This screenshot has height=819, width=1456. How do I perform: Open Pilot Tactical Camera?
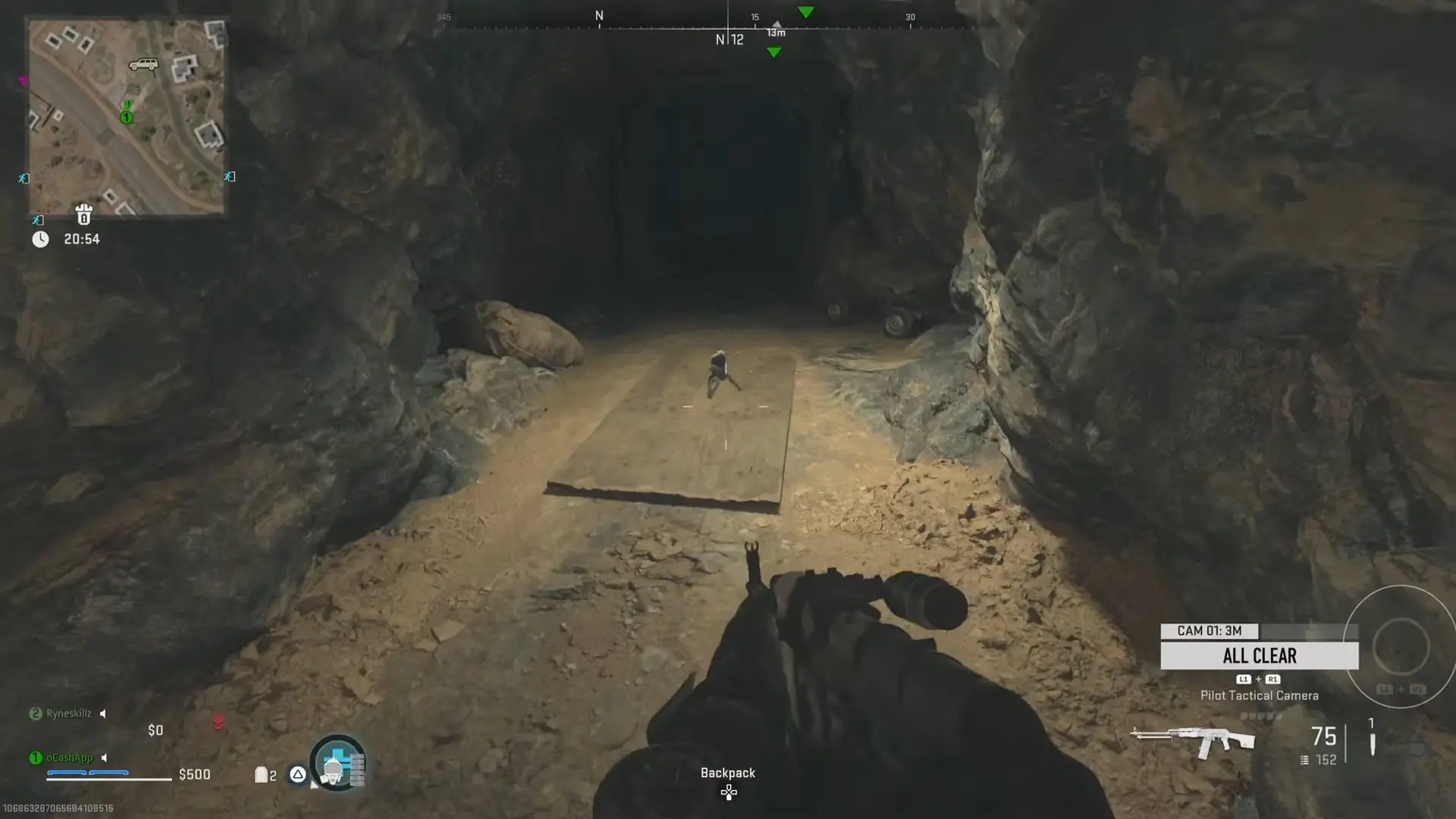tap(1260, 695)
